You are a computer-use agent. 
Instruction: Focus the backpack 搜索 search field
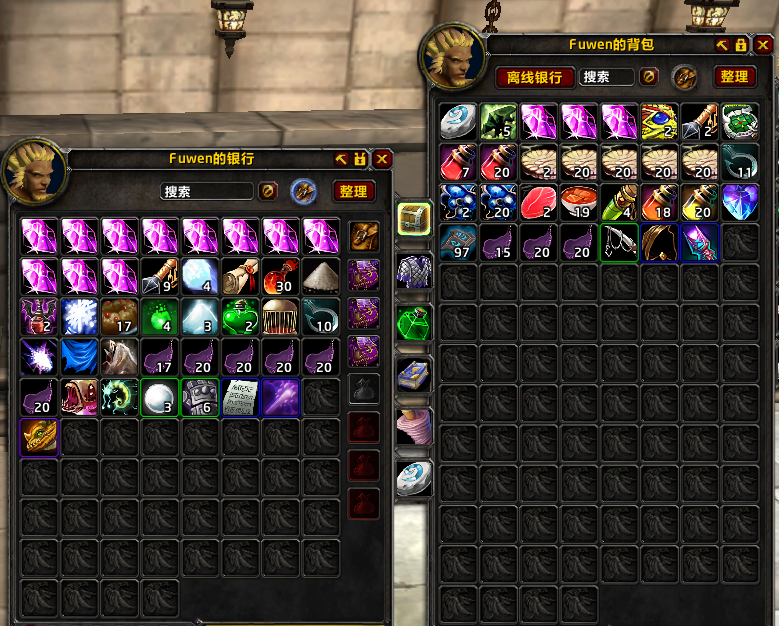(607, 77)
